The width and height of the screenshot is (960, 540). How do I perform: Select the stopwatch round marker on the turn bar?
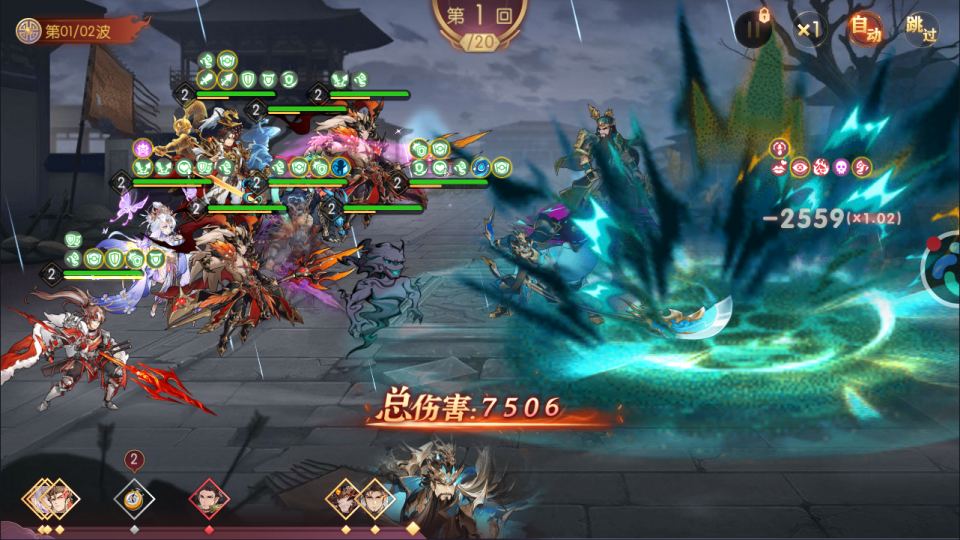tap(133, 496)
